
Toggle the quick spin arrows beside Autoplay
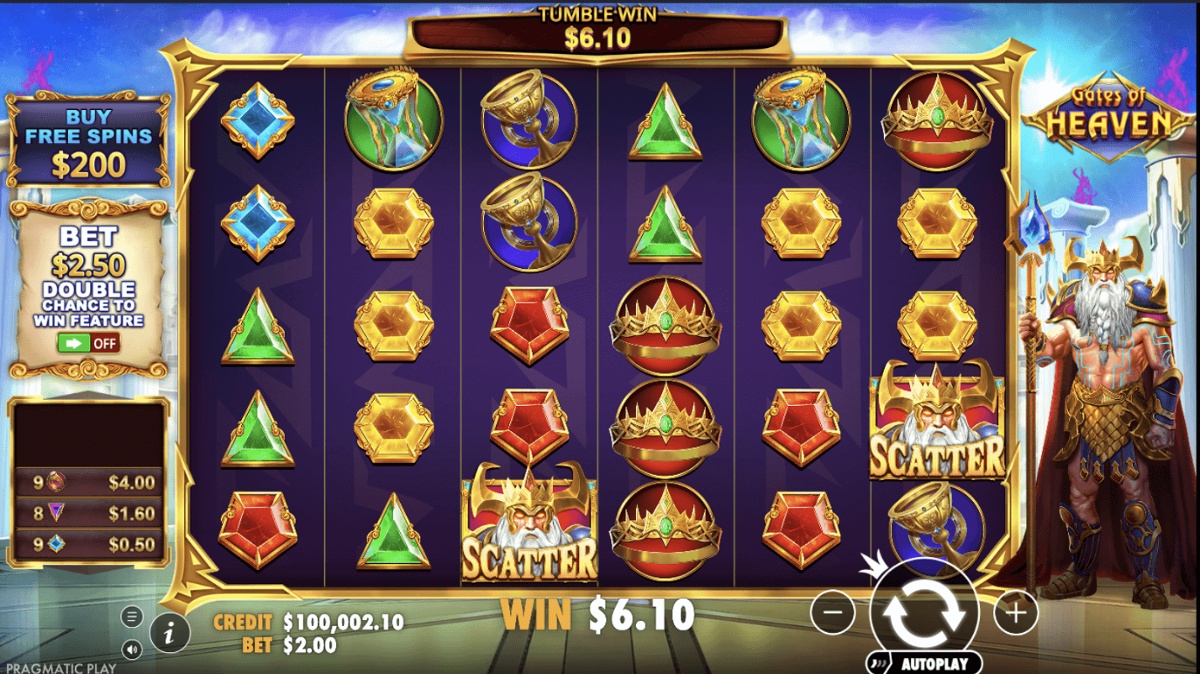[877, 663]
